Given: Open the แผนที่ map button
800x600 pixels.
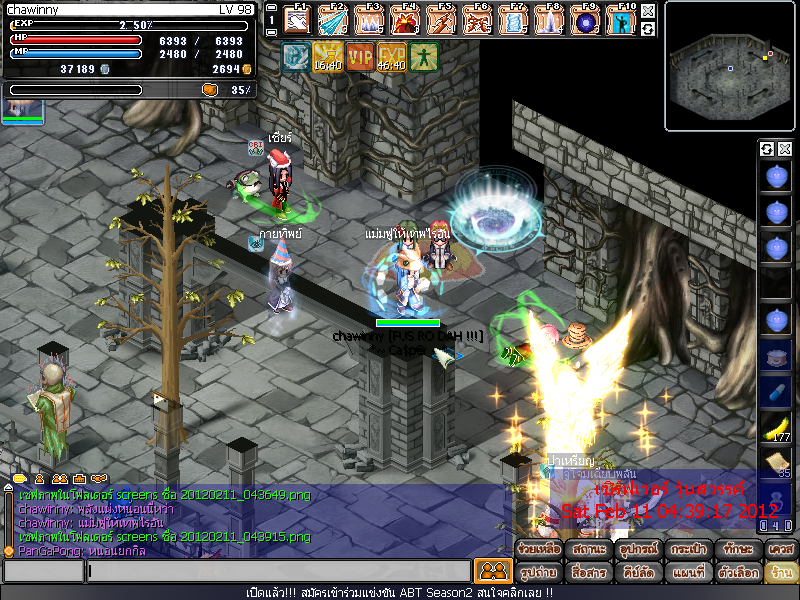Looking at the screenshot, I should pos(687,573).
